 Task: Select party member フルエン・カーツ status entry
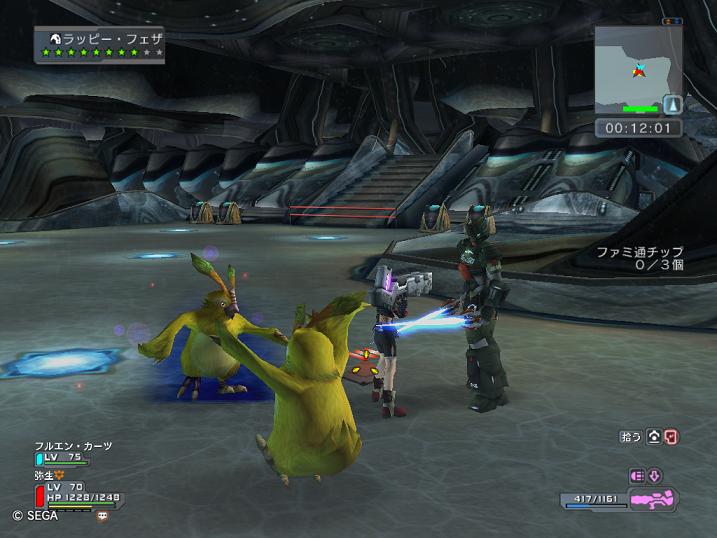pos(72,453)
